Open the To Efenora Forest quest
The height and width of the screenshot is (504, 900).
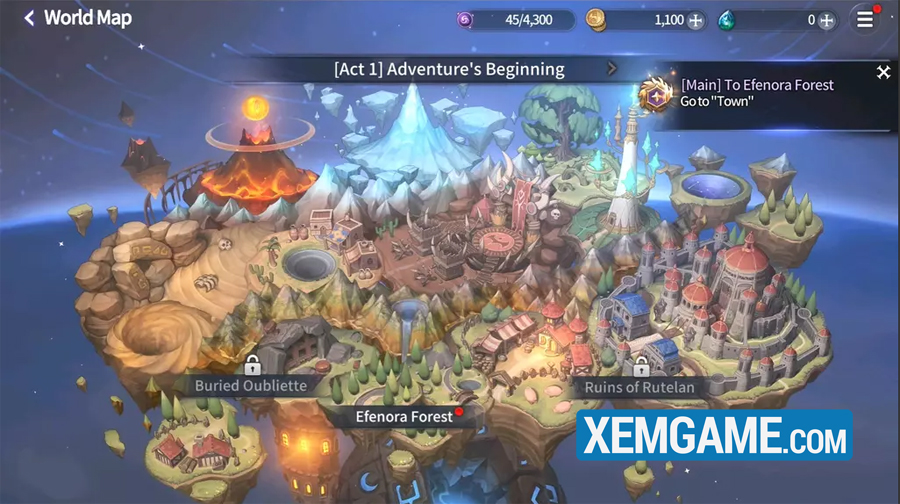pyautogui.click(x=757, y=93)
